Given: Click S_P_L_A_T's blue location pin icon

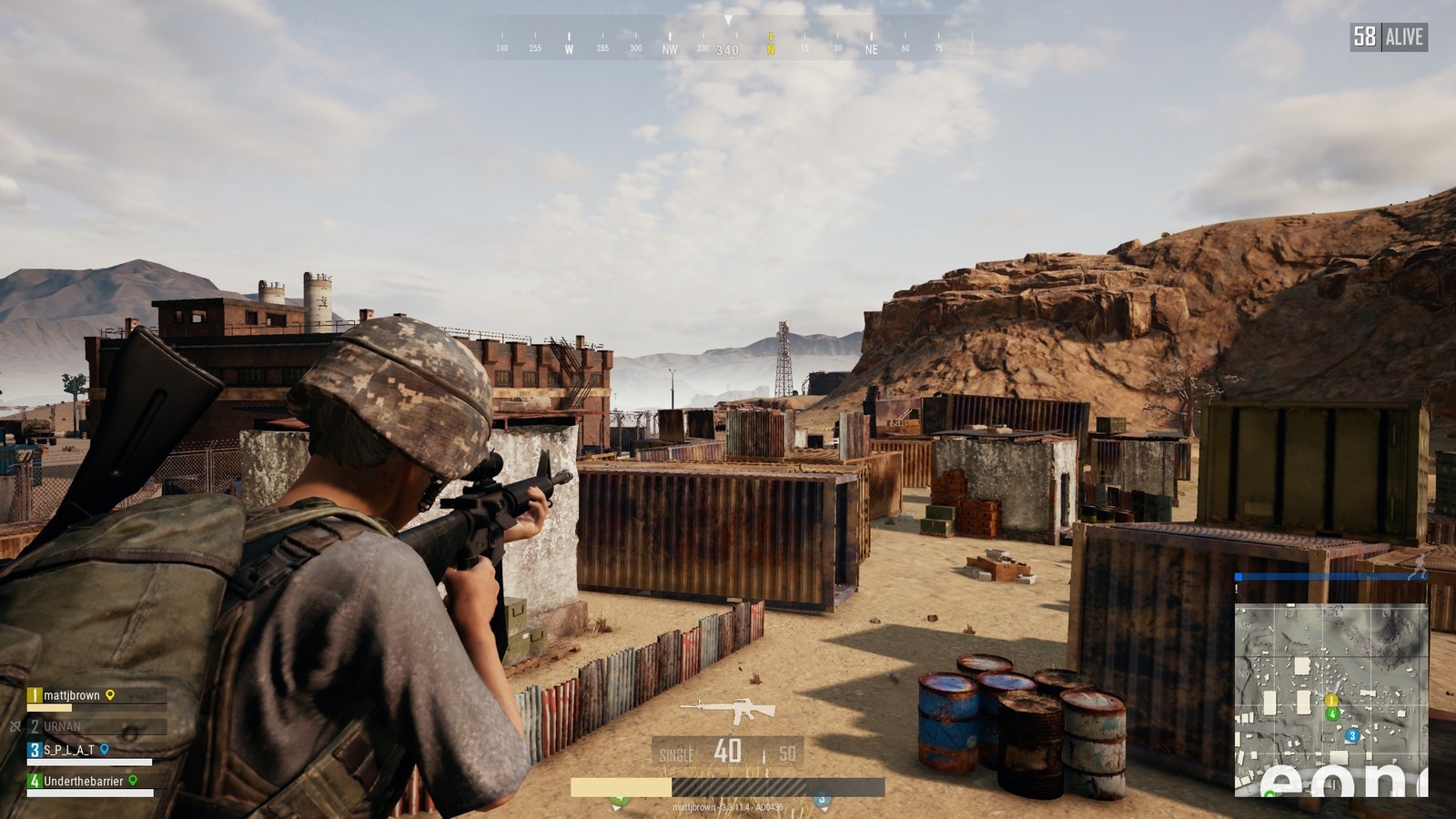Looking at the screenshot, I should point(105,751).
